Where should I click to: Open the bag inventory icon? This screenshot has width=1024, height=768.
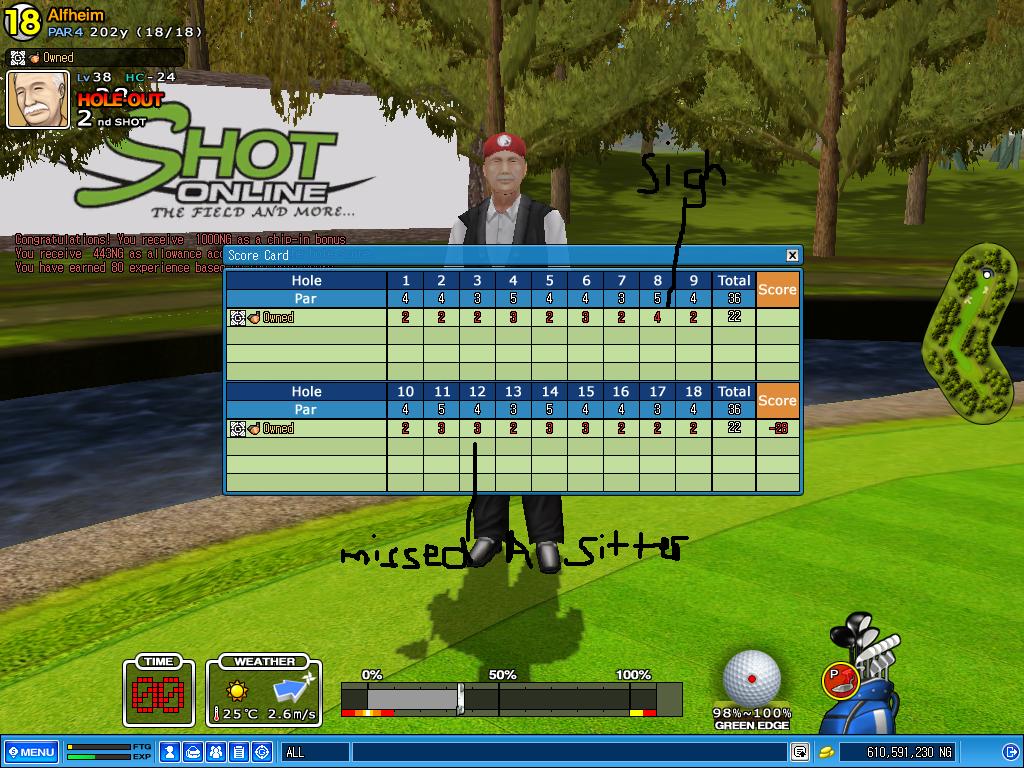coord(193,752)
